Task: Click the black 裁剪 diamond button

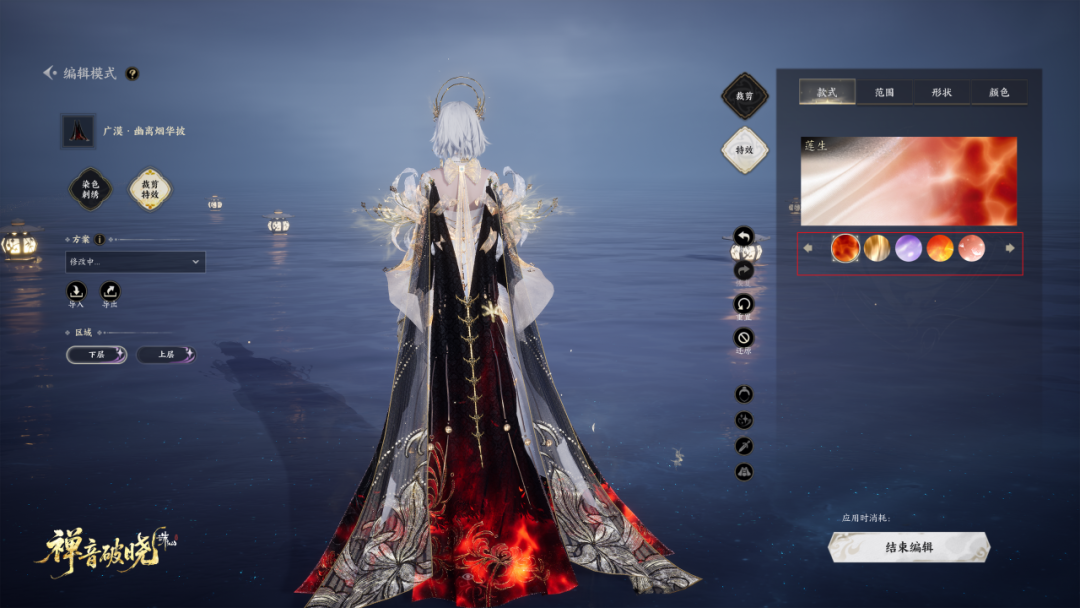Action: [744, 96]
